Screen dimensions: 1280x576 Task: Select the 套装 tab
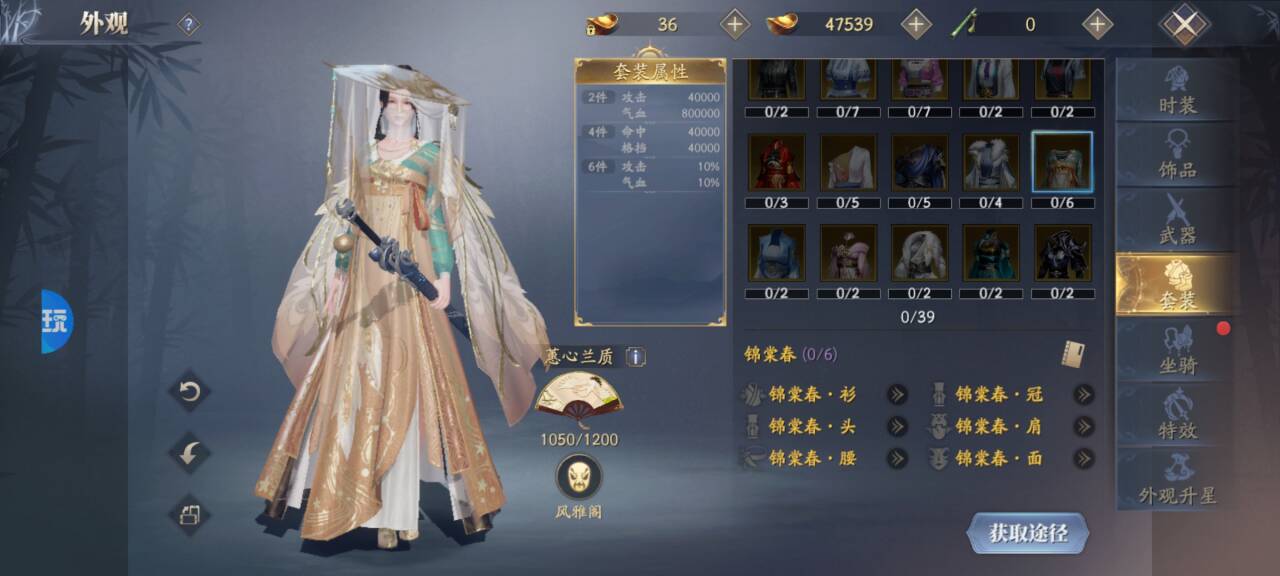tap(1177, 286)
